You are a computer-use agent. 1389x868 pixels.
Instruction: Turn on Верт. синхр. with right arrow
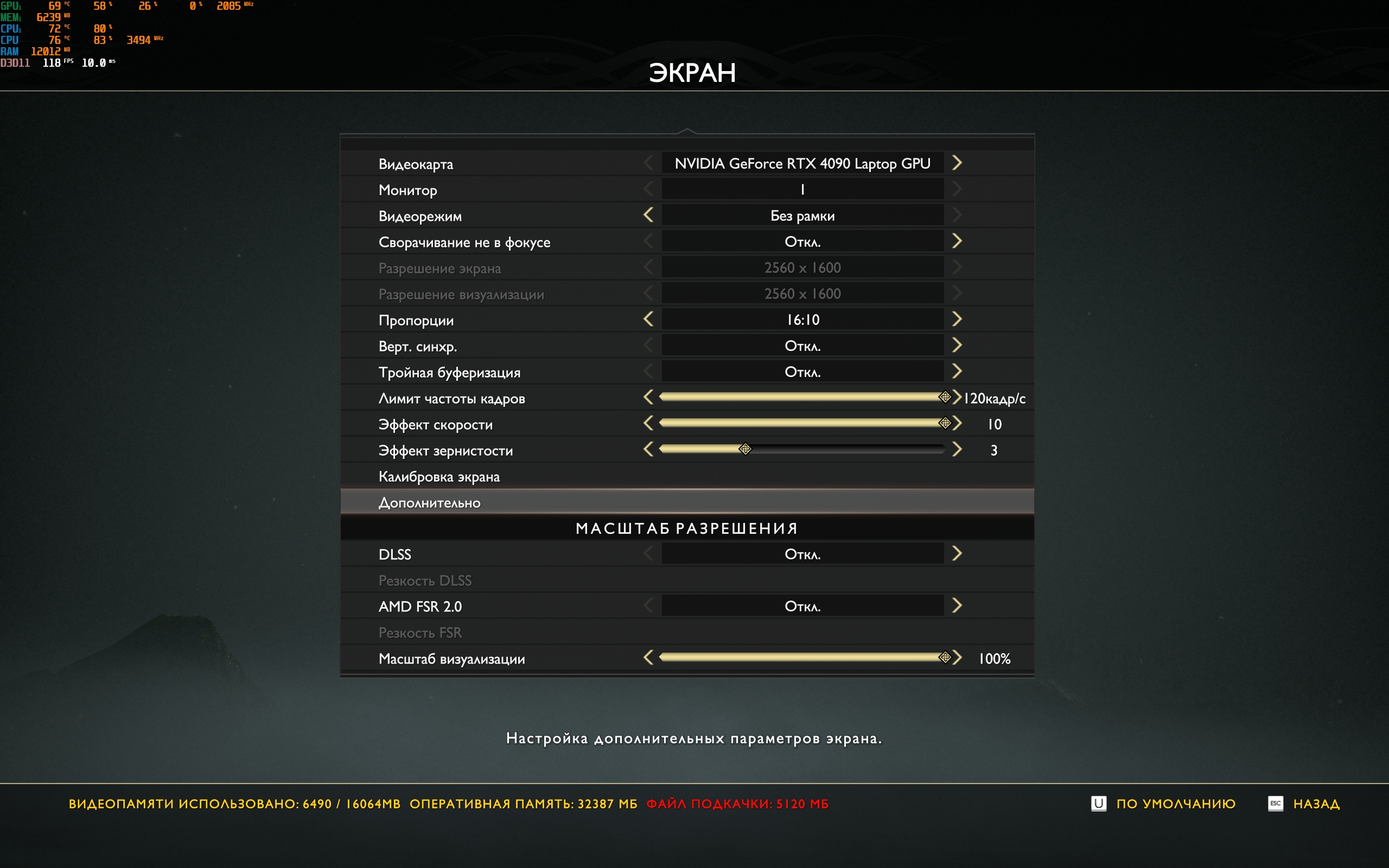click(956, 346)
